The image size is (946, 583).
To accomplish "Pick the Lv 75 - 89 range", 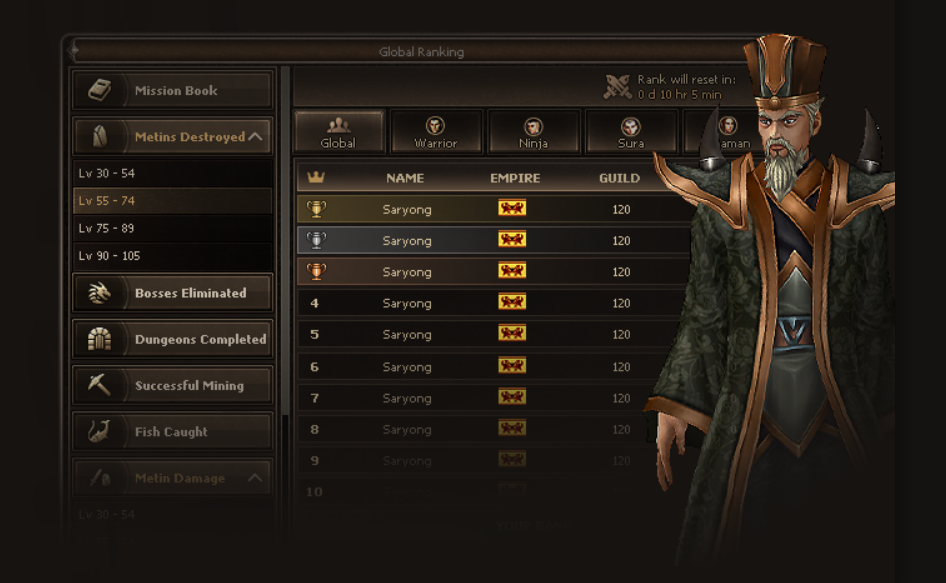I will pos(172,228).
